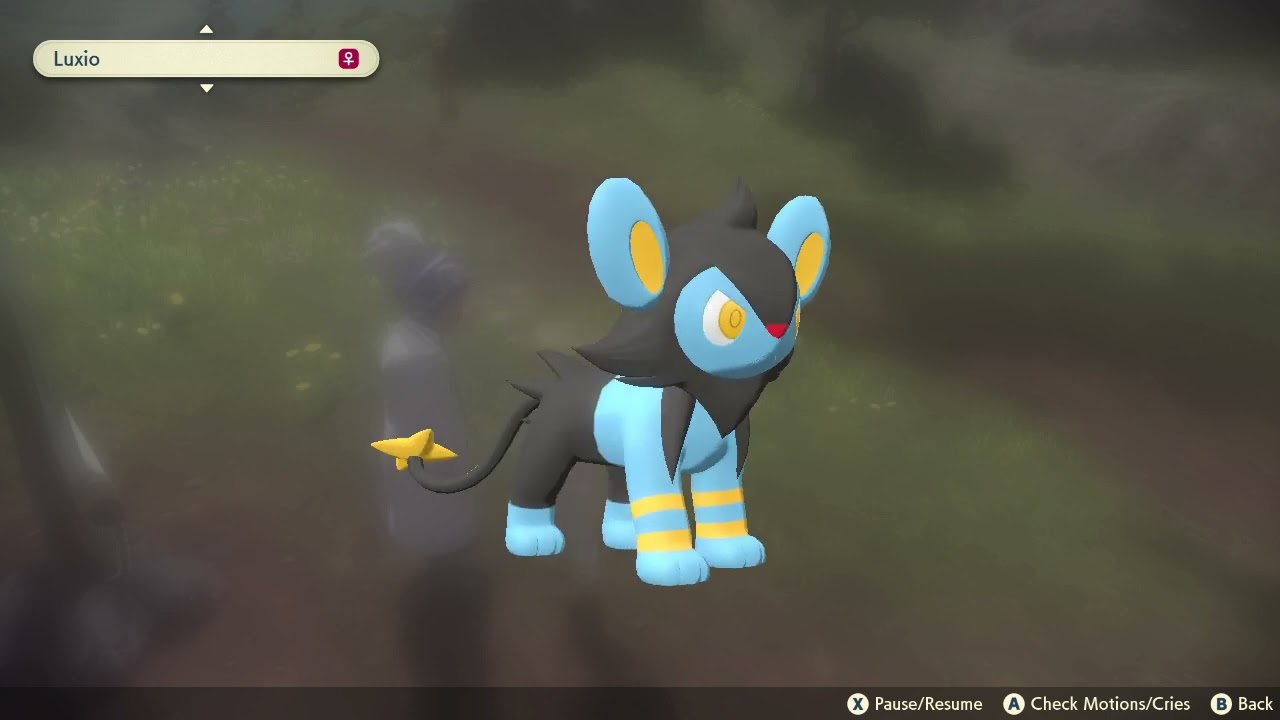The height and width of the screenshot is (720, 1280).
Task: Click the circular B prompt at the bottom
Action: pos(1221,704)
